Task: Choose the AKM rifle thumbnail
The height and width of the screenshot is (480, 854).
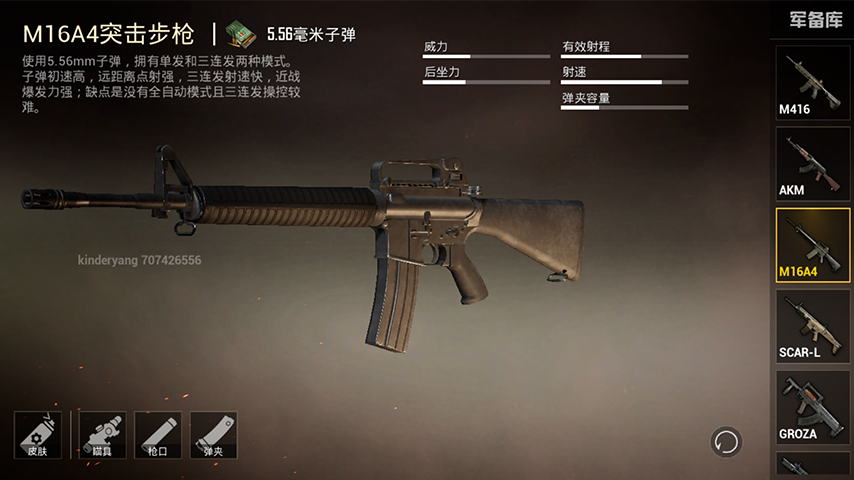Action: point(813,163)
